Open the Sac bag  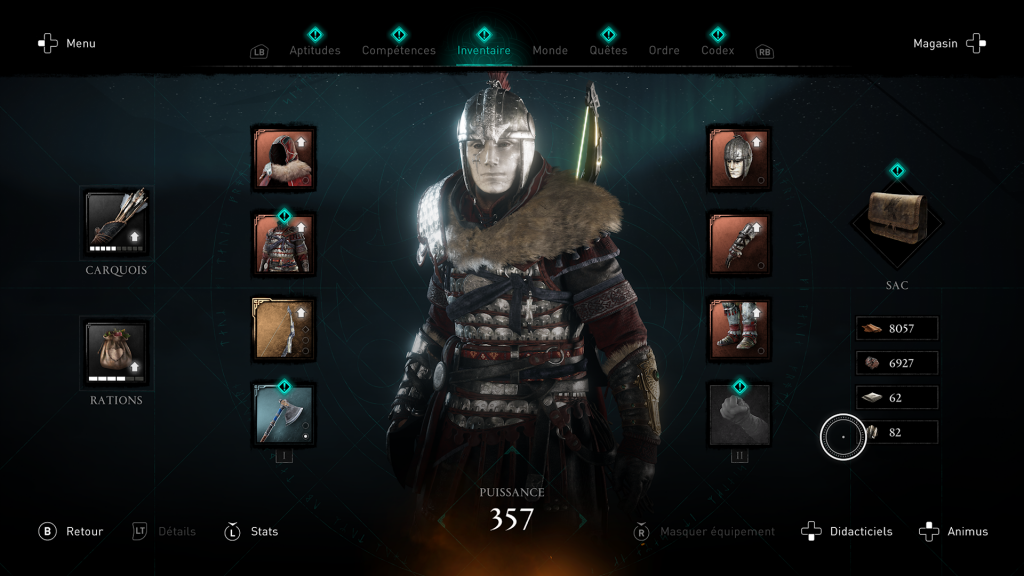pos(896,219)
